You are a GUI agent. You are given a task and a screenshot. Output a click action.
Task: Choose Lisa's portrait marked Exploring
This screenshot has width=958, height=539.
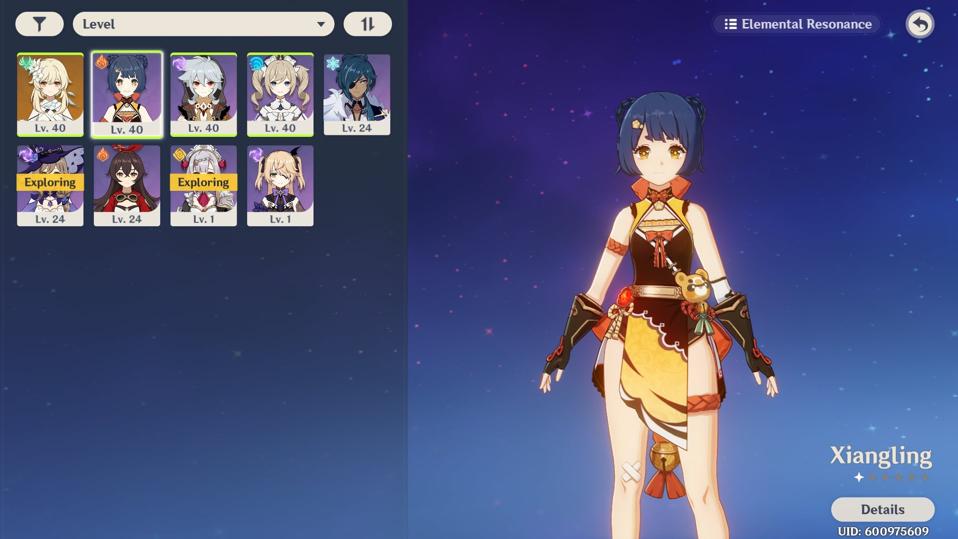(x=50, y=185)
